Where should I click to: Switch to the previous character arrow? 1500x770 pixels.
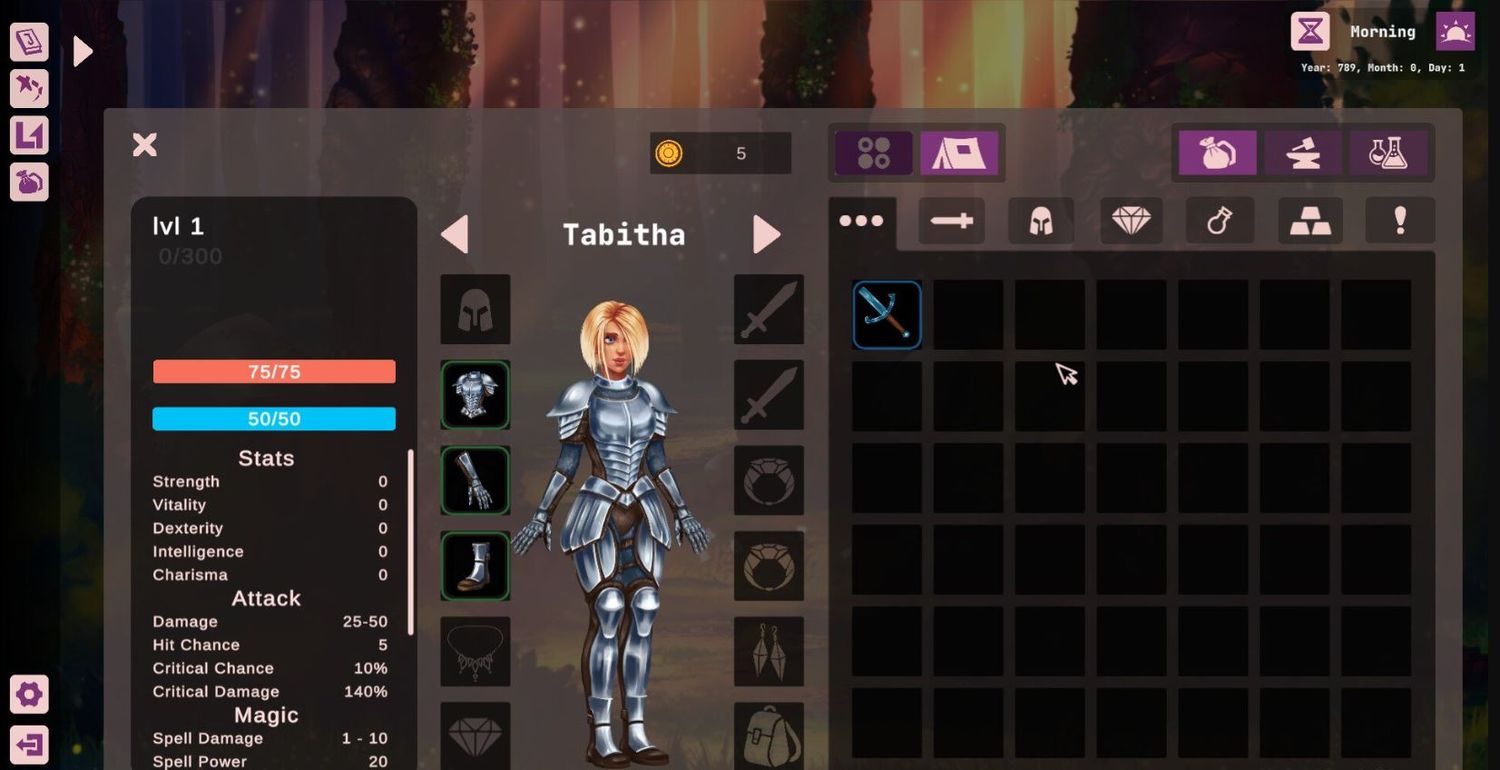455,235
